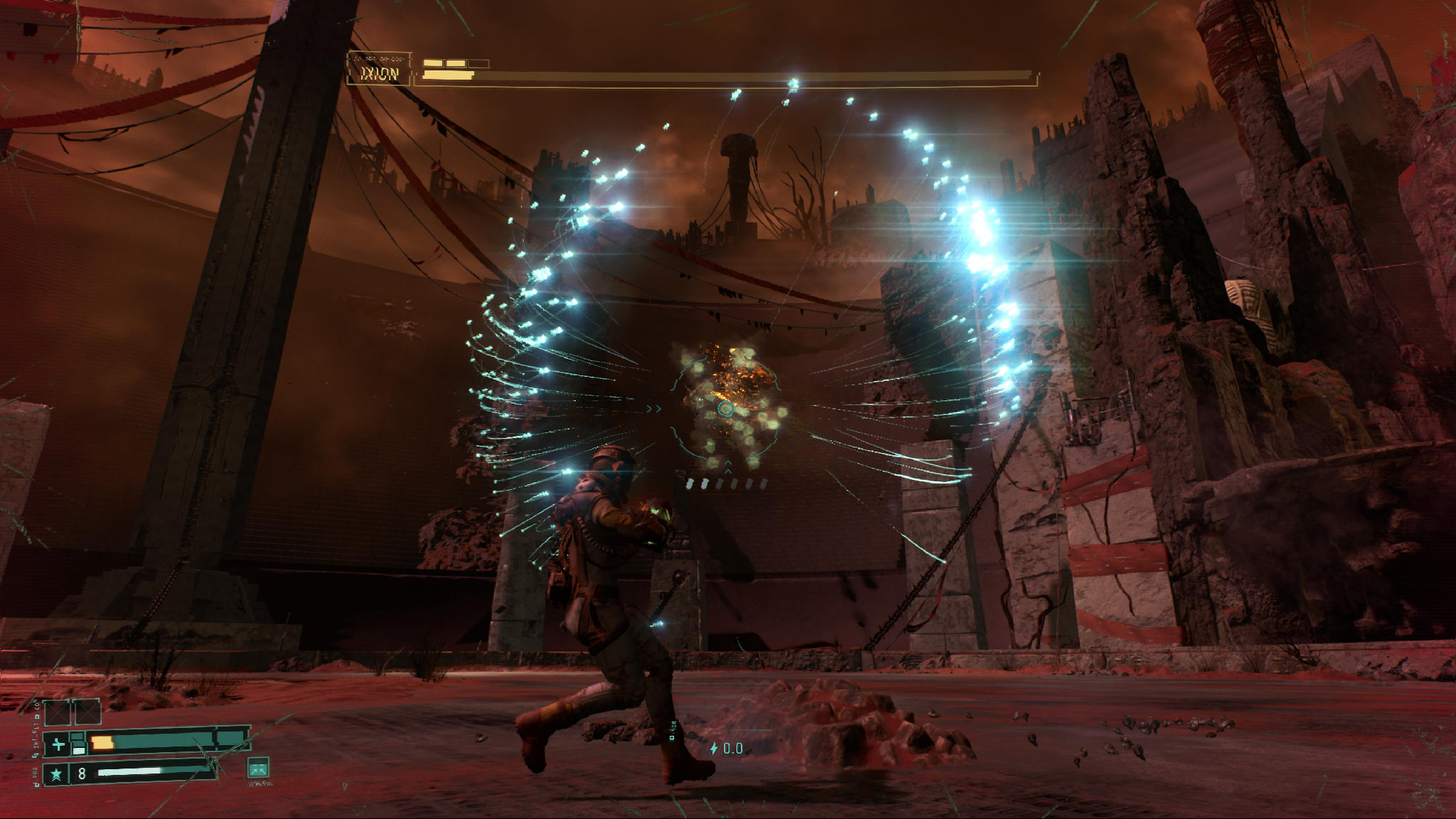The image size is (1456, 819).
Task: Click the status icon with two inward arrows
Action: (x=257, y=768)
